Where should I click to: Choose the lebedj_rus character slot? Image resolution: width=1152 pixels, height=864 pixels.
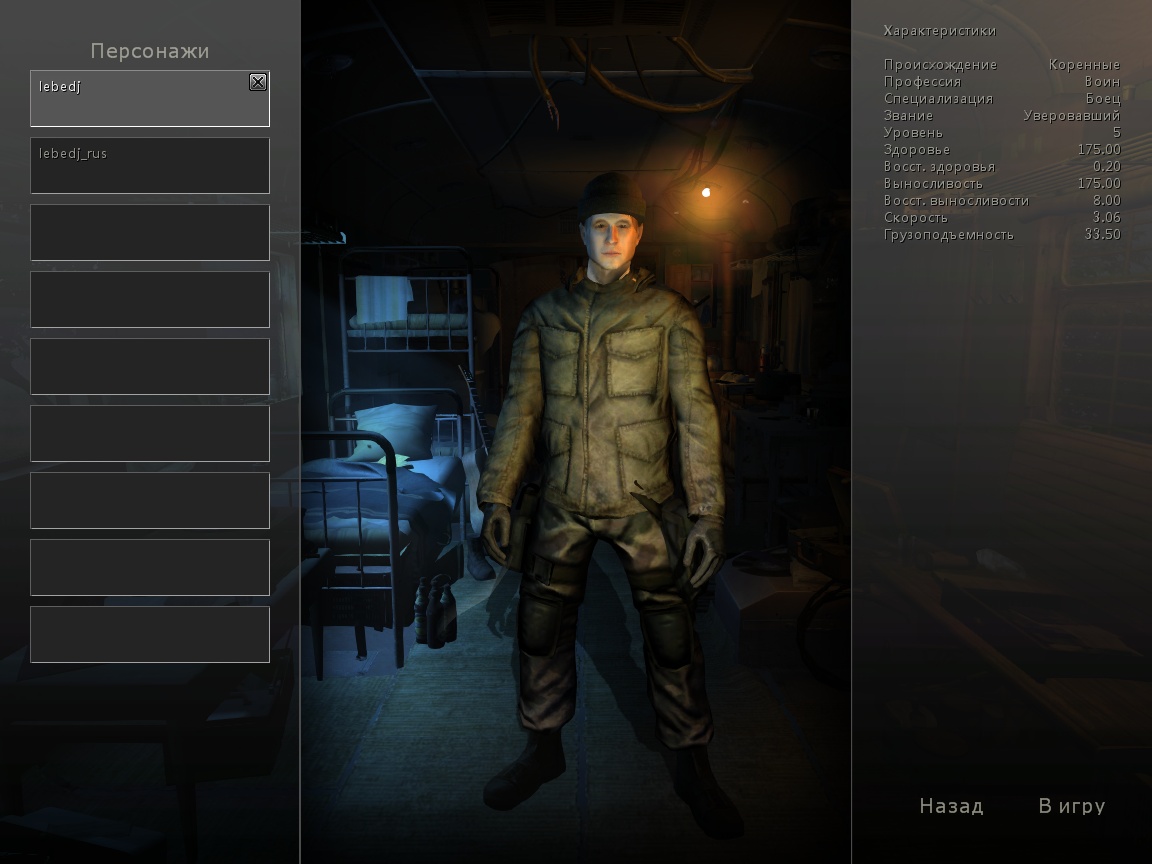(x=150, y=165)
